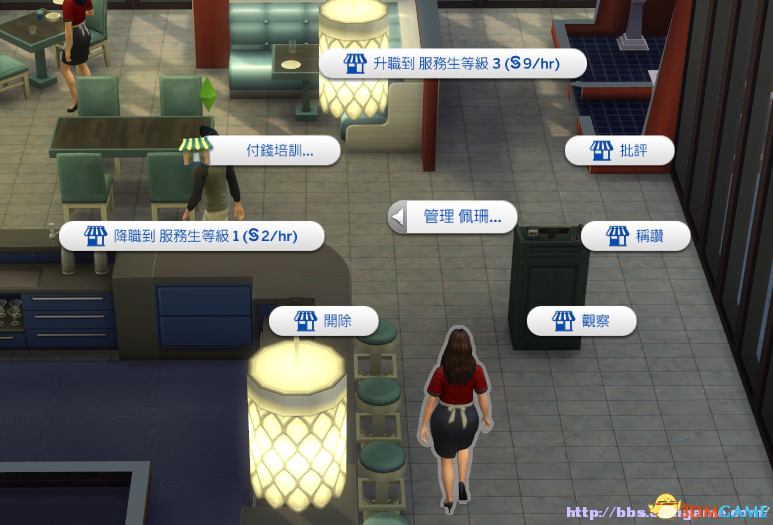Choose the 觀察 observe option
The height and width of the screenshot is (525, 773).
click(581, 321)
